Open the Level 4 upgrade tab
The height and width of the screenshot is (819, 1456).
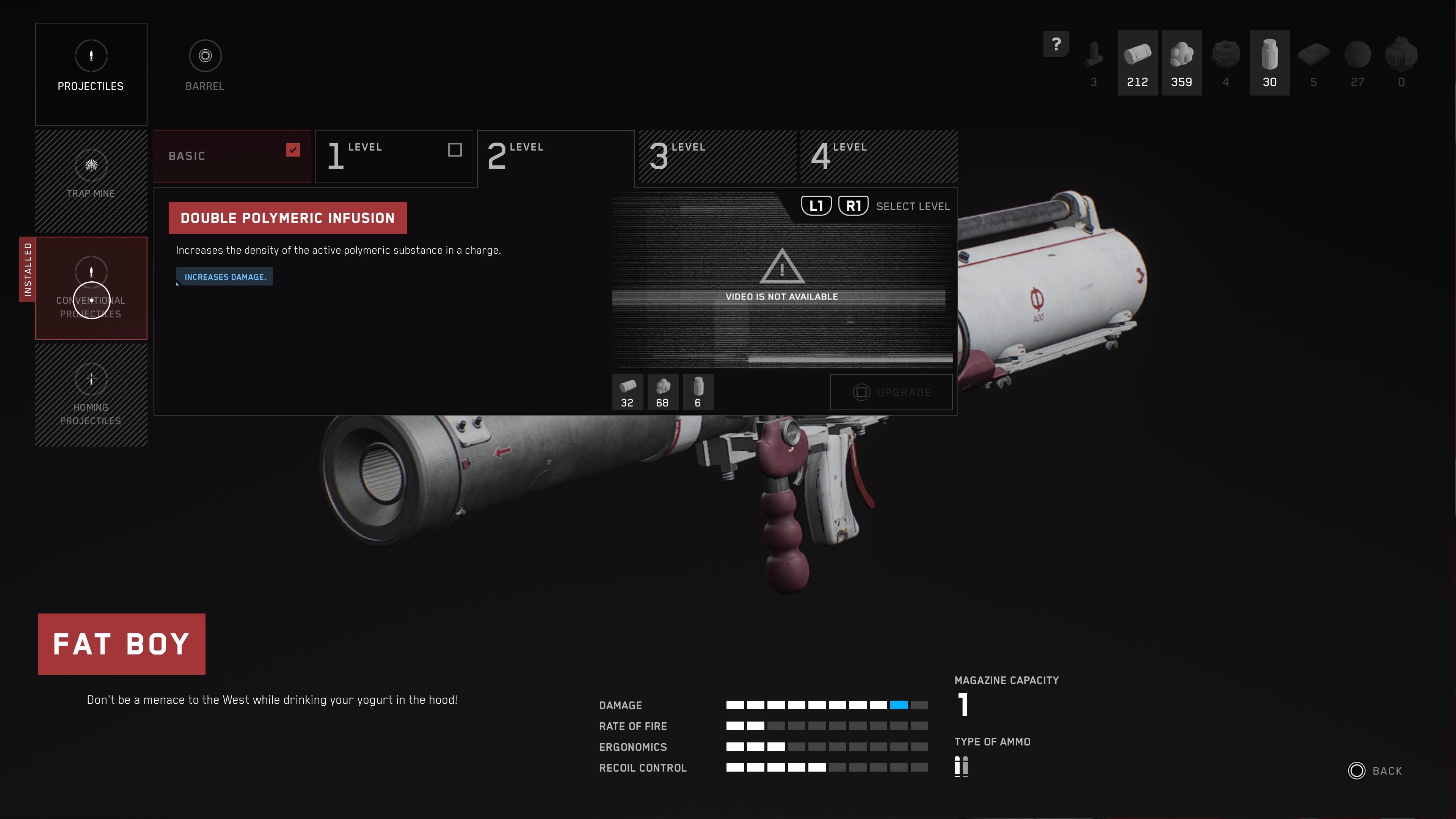point(879,157)
